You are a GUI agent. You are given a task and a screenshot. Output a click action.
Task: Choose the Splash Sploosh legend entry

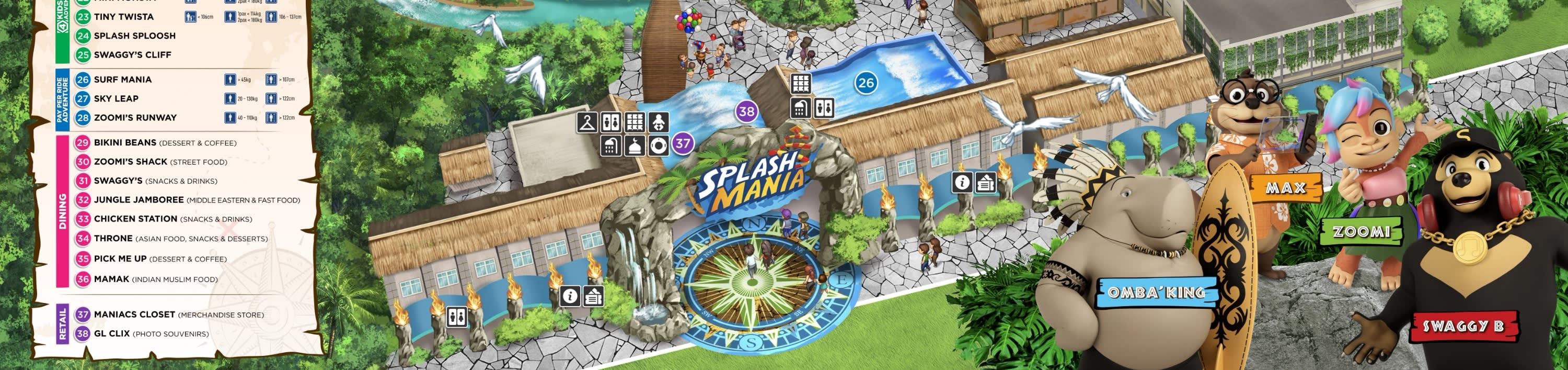(x=134, y=36)
